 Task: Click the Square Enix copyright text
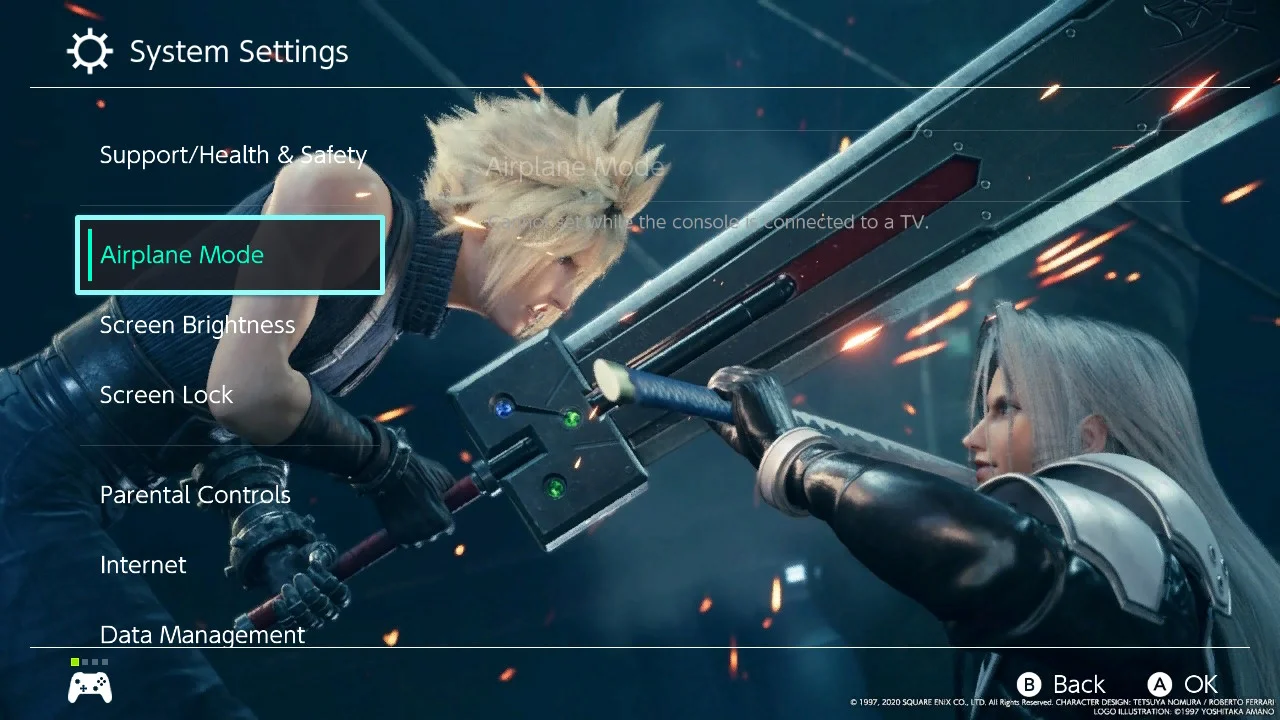click(1060, 703)
